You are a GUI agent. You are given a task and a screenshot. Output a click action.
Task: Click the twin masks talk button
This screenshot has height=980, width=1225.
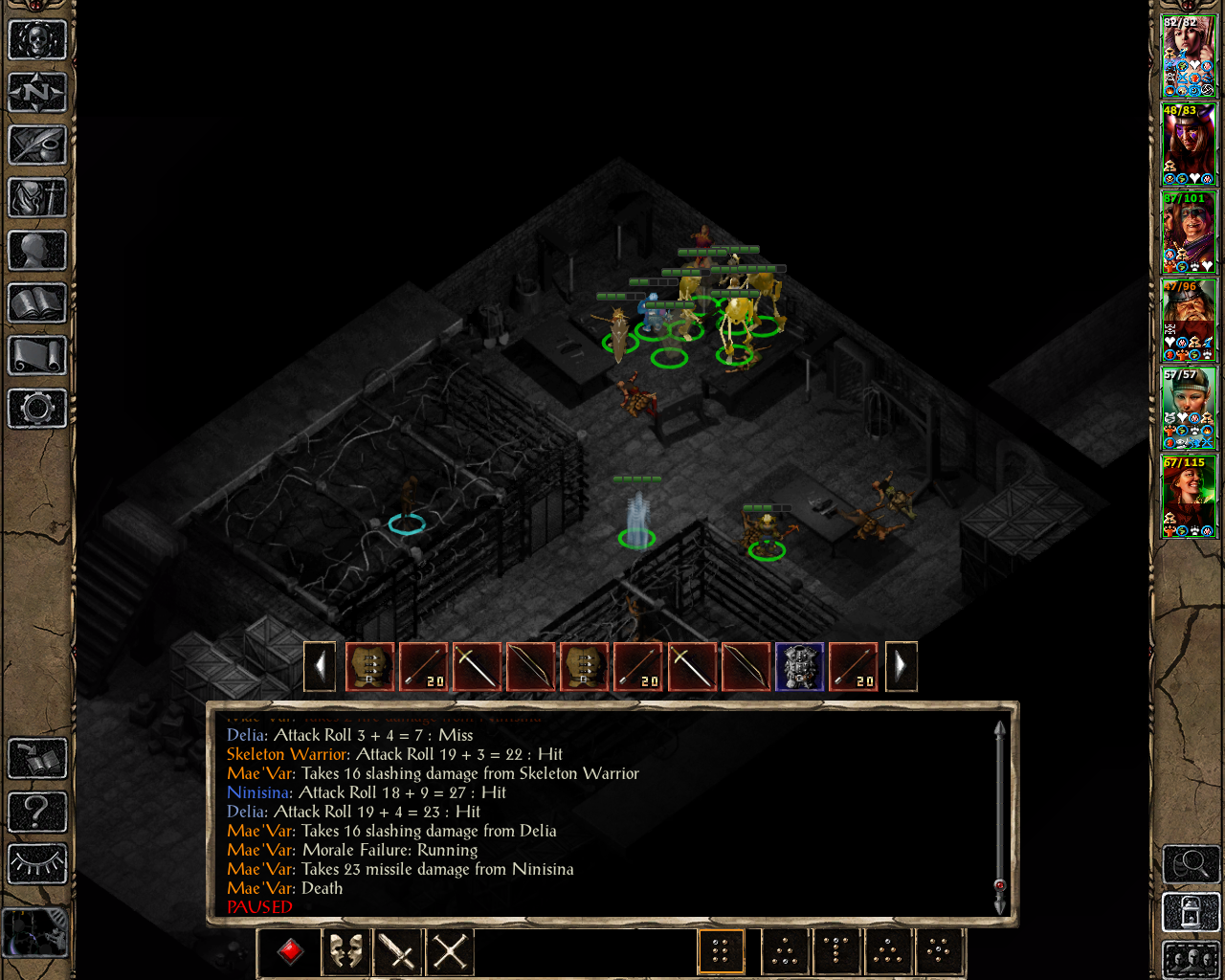pos(345,951)
